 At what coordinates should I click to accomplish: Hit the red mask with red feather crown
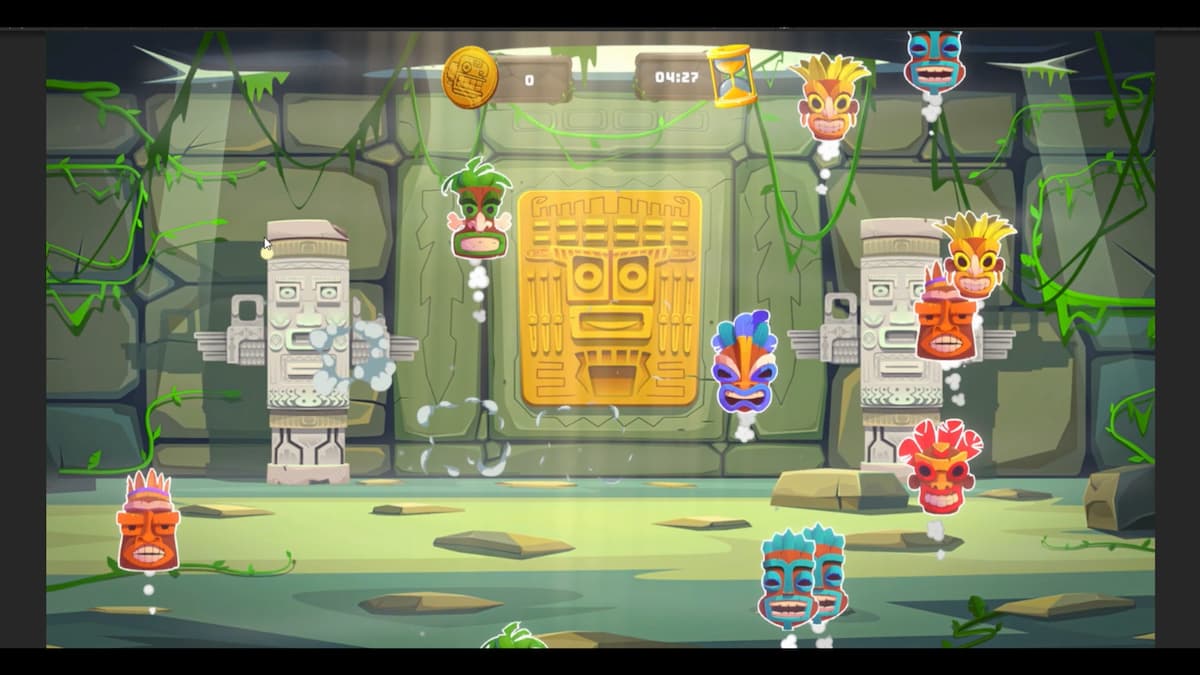(x=940, y=469)
